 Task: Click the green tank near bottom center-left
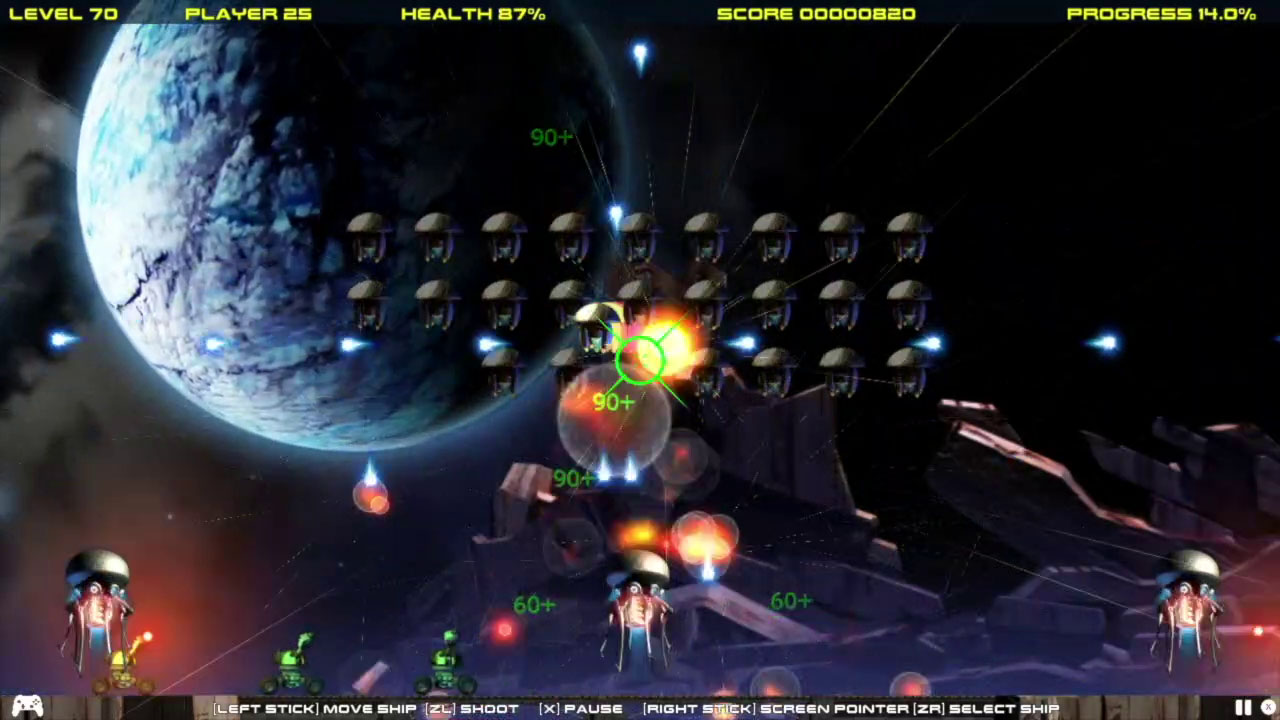[448, 665]
